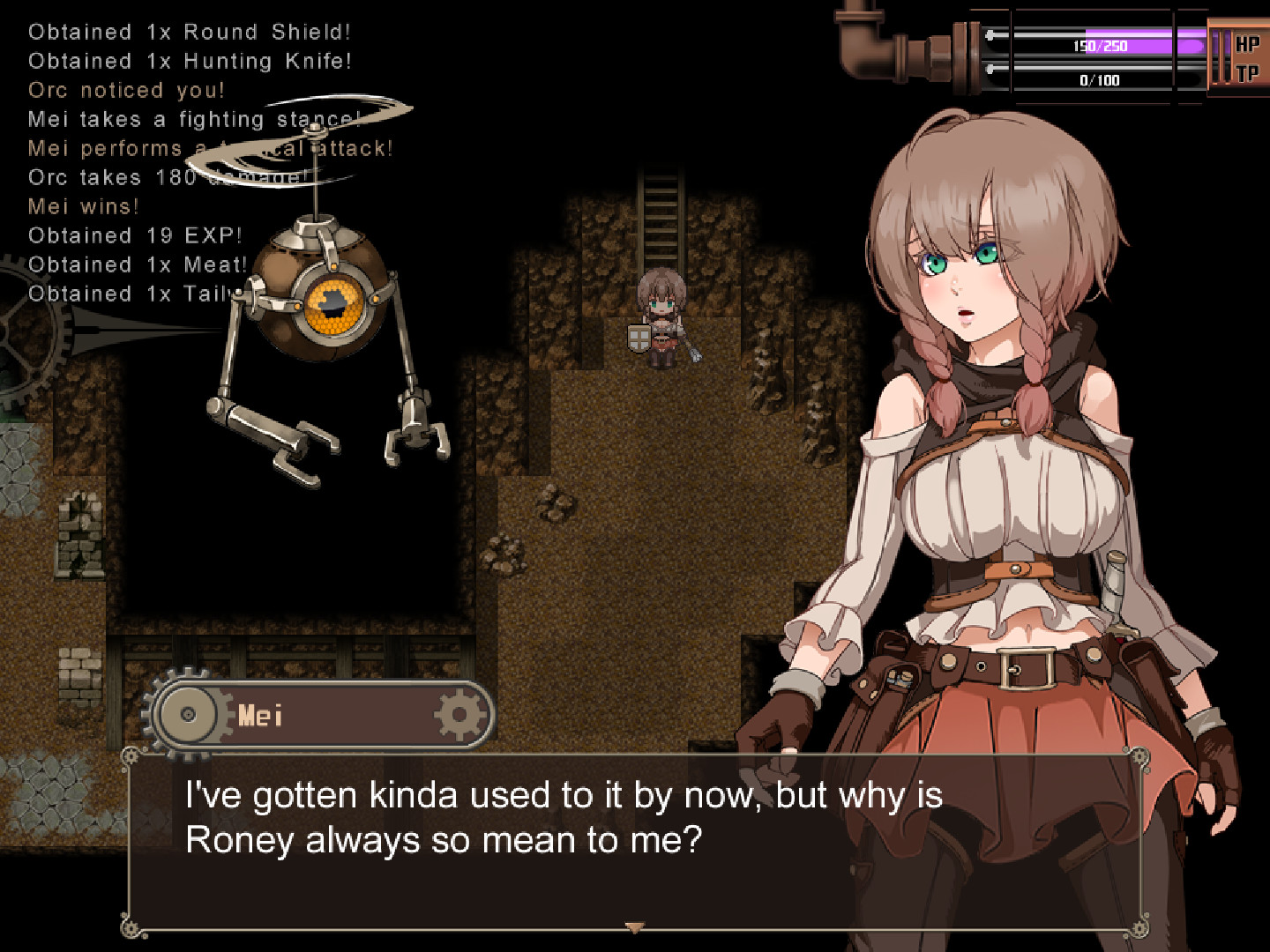Click the 'Mei wins!' log message

(x=83, y=206)
